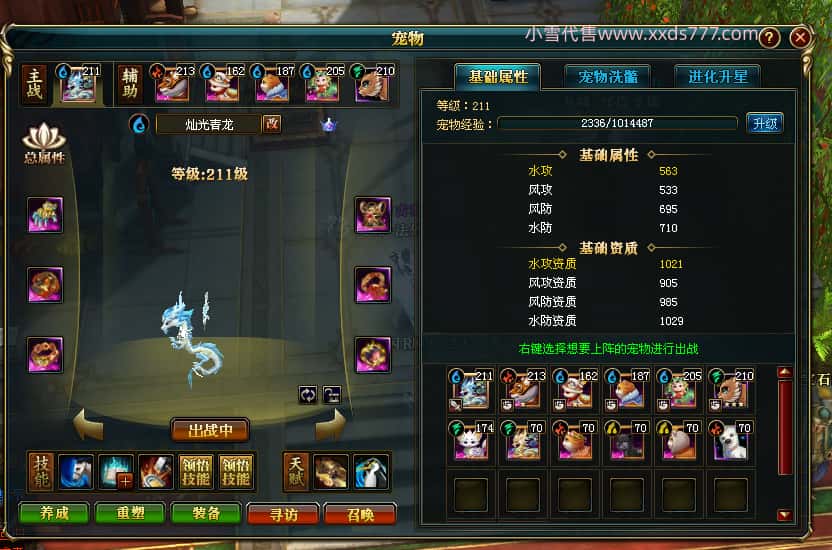Image resolution: width=832 pixels, height=550 pixels.
Task: Select the 辅助 support lineup label
Action: (x=131, y=84)
